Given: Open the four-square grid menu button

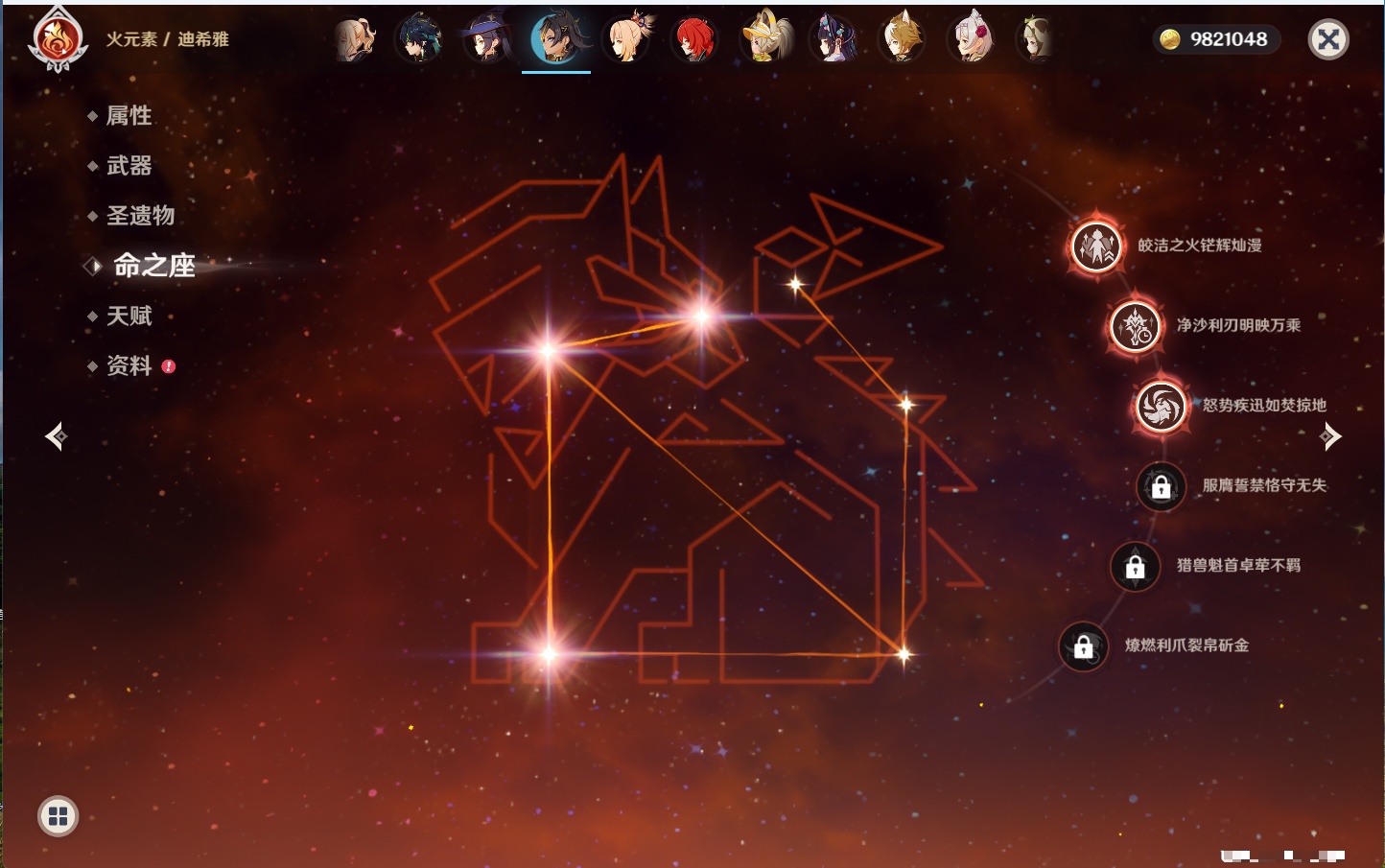Looking at the screenshot, I should click(58, 816).
